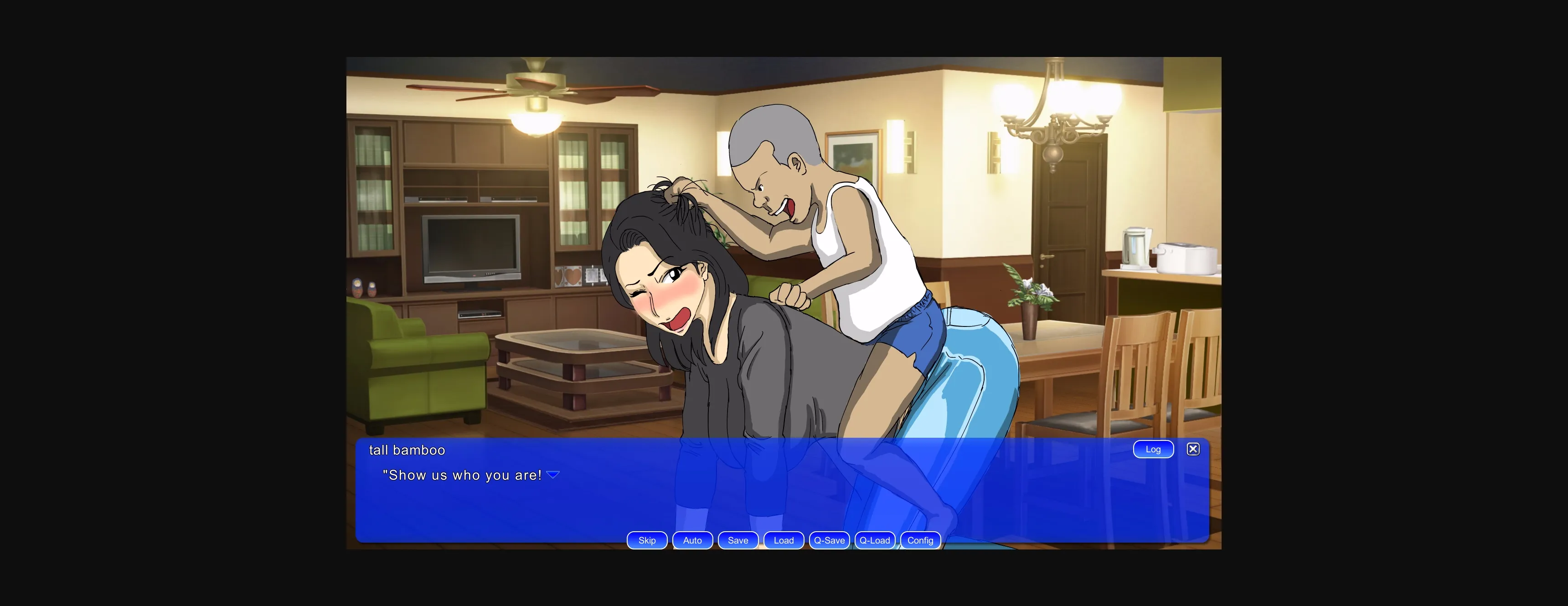Toggle Skip mode on
The width and height of the screenshot is (1568, 606).
tap(646, 540)
